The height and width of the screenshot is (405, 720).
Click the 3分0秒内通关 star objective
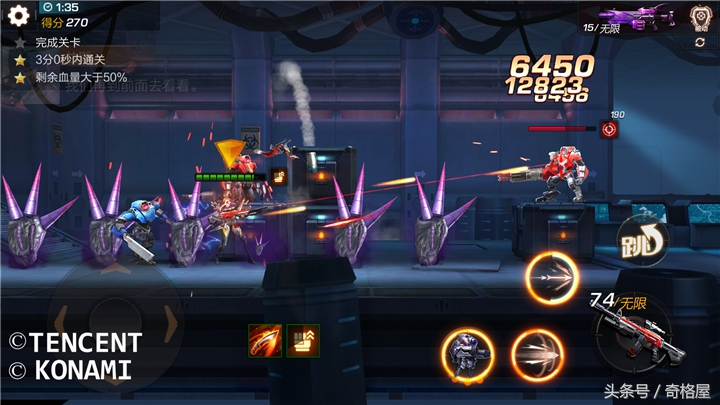click(69, 60)
